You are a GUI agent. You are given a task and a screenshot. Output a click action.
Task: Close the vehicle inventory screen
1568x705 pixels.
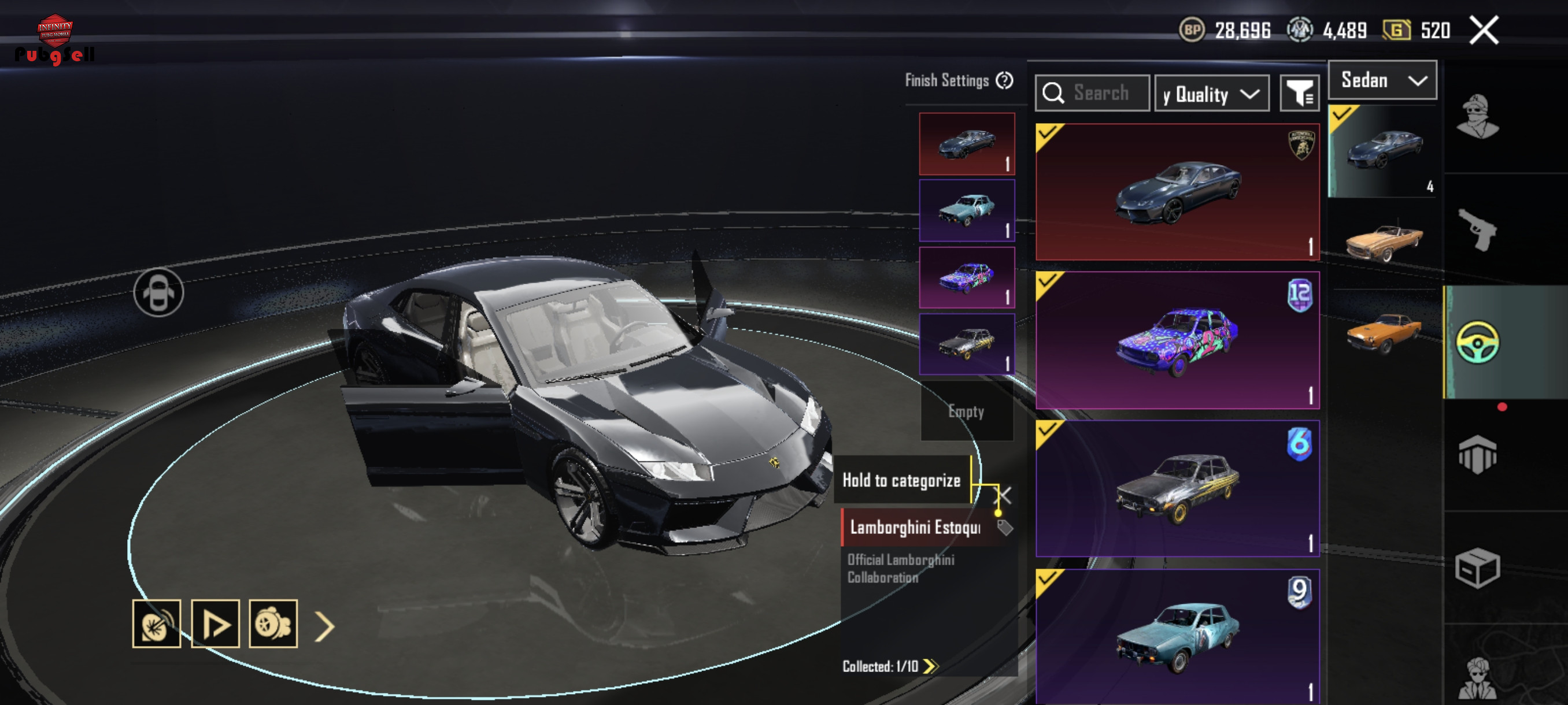1484,31
